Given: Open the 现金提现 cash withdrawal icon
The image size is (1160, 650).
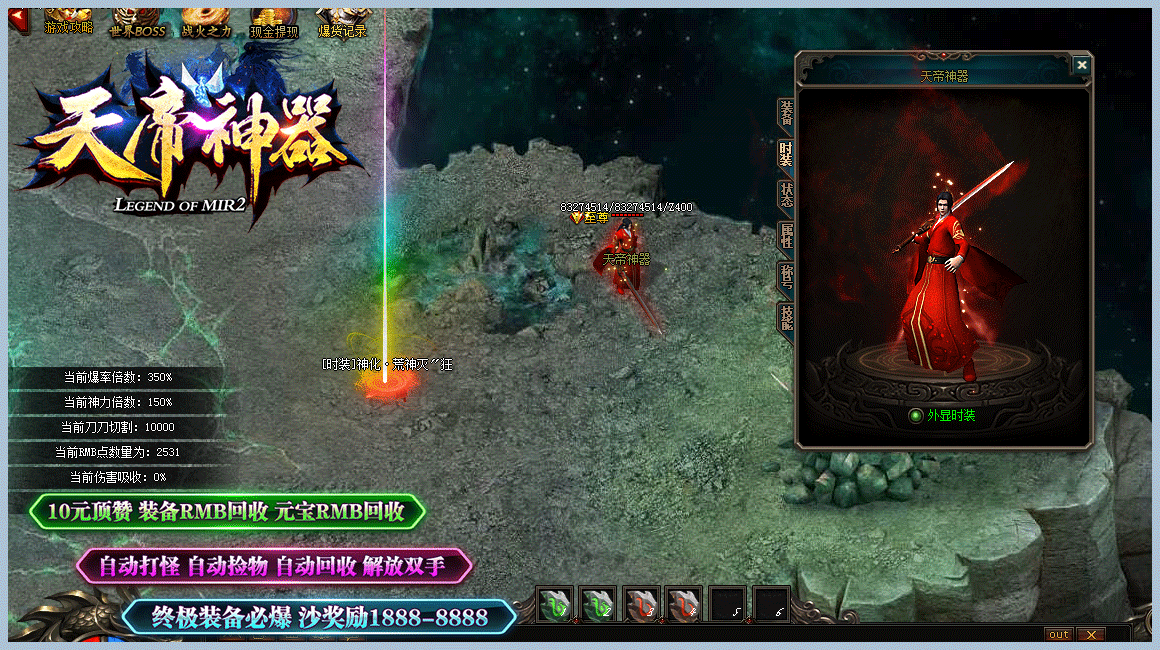Looking at the screenshot, I should (273, 20).
